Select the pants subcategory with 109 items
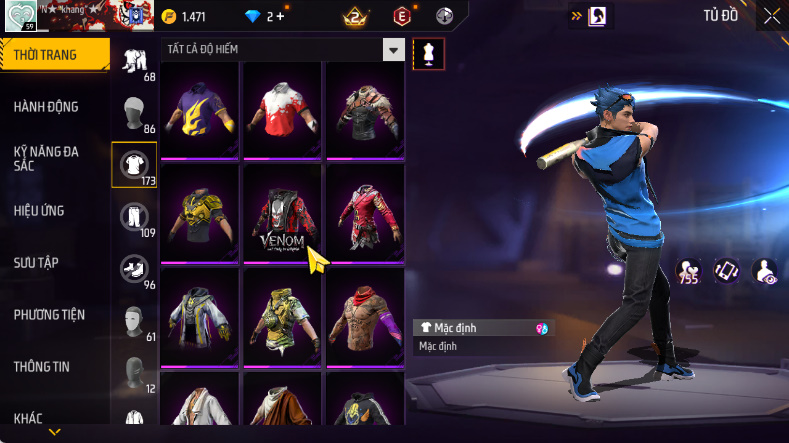The image size is (789, 443). click(133, 217)
